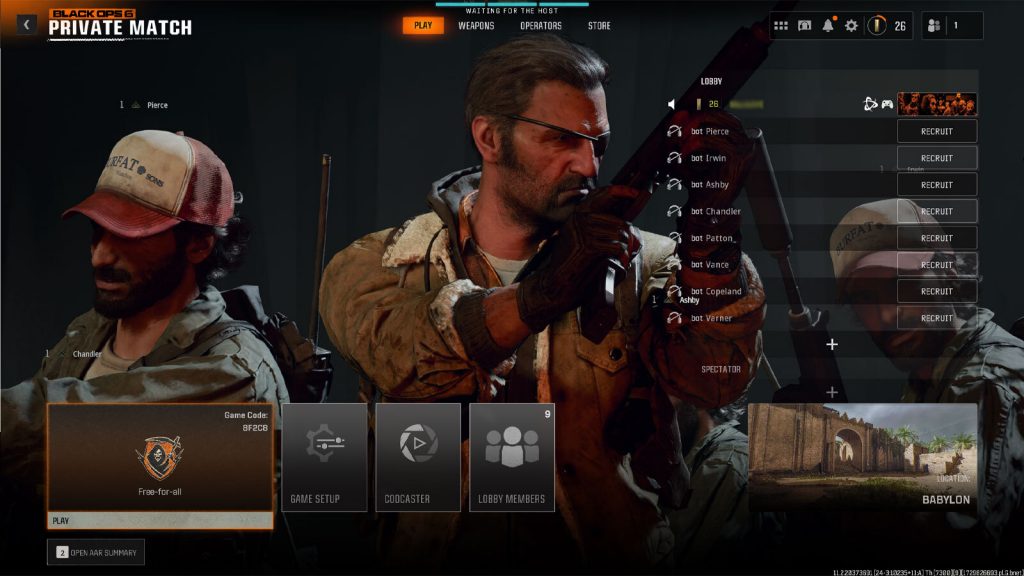This screenshot has width=1024, height=576.
Task: Open AAR Summary
Action: [96, 552]
